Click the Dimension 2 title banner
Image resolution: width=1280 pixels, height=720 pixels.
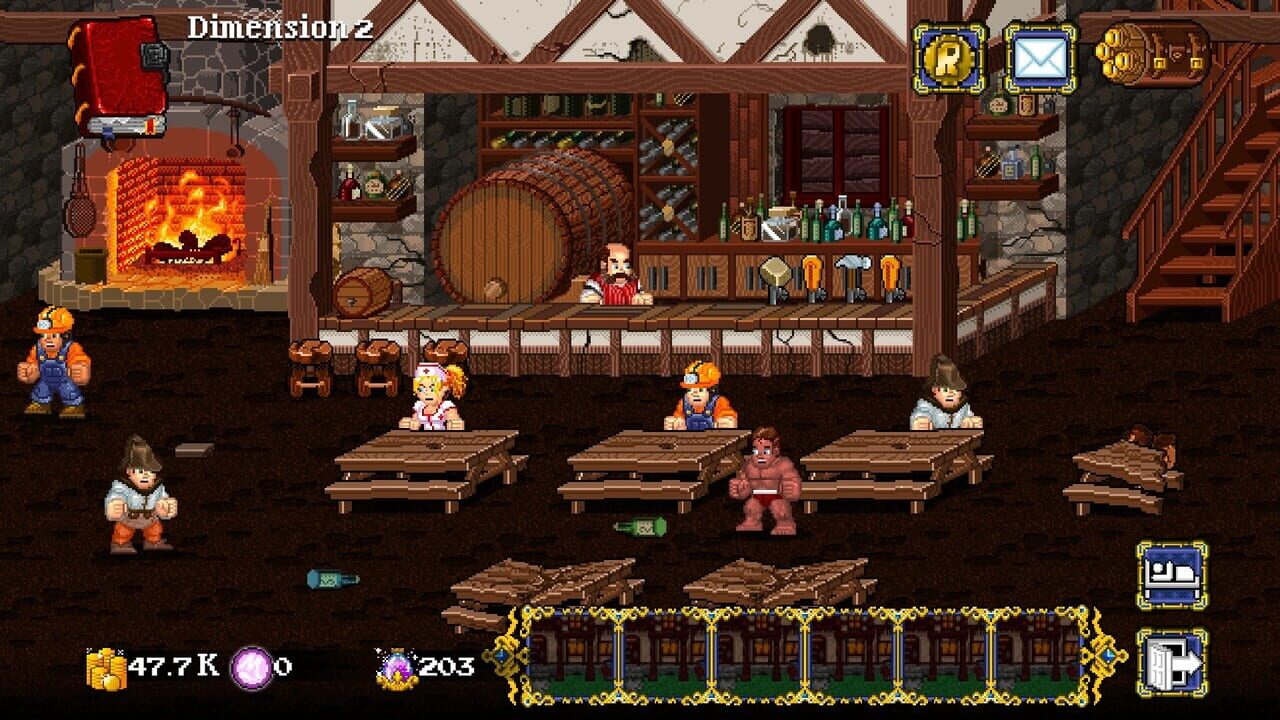272,29
